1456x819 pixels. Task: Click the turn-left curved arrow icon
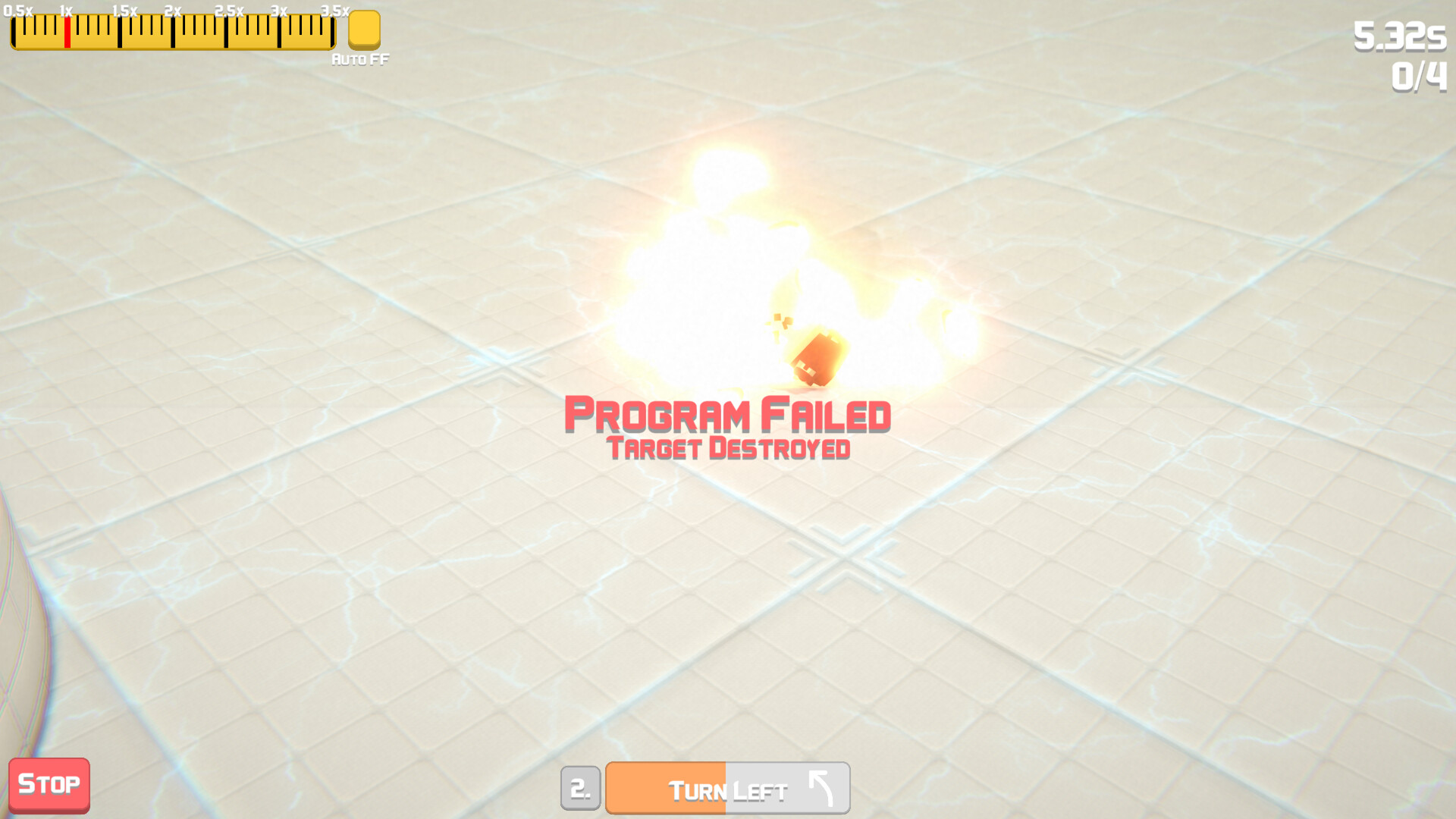click(x=821, y=787)
